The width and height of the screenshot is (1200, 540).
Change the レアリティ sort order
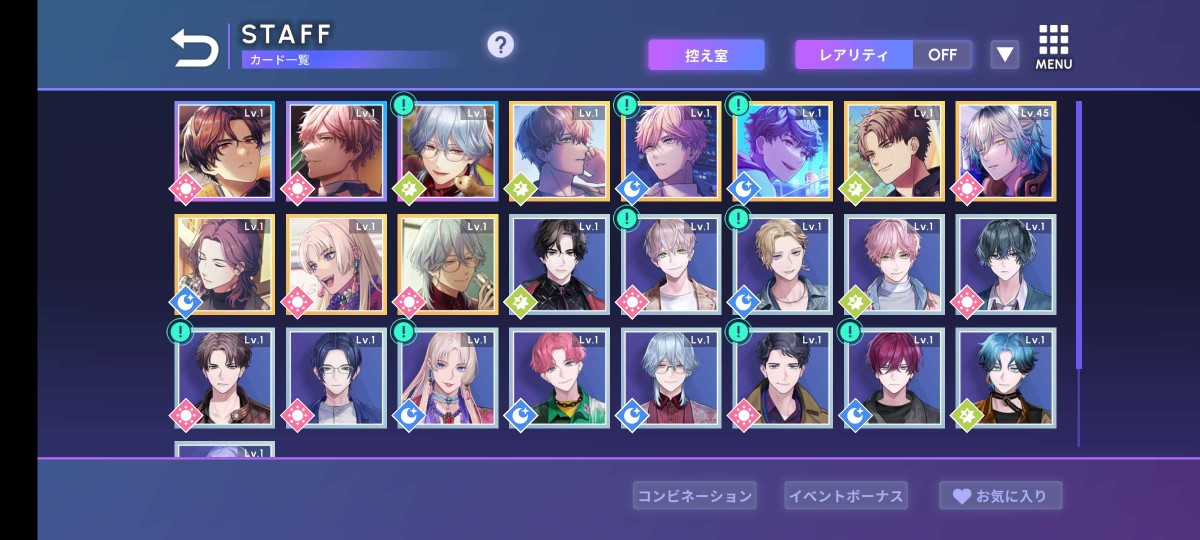coord(854,55)
